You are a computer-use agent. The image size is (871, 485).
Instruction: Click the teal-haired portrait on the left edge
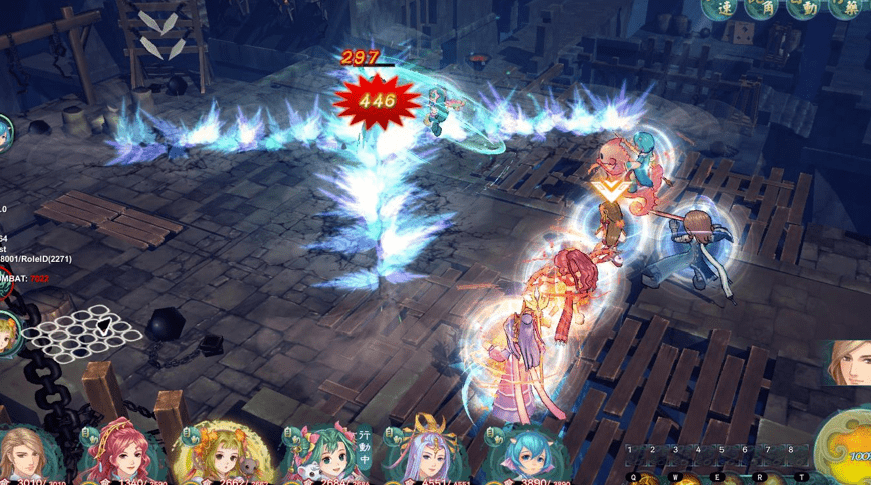[5, 132]
